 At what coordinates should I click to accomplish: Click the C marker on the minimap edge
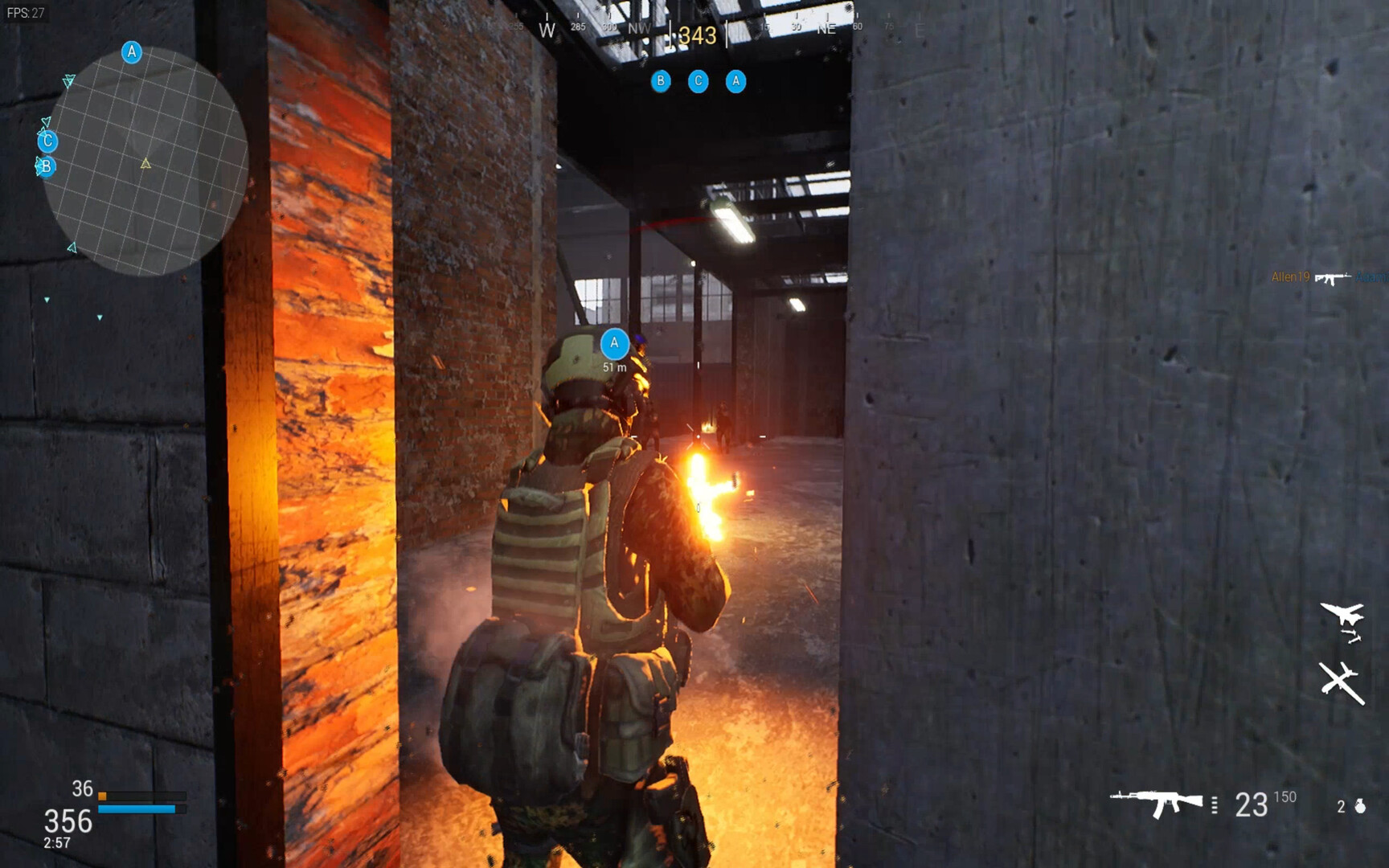[47, 141]
